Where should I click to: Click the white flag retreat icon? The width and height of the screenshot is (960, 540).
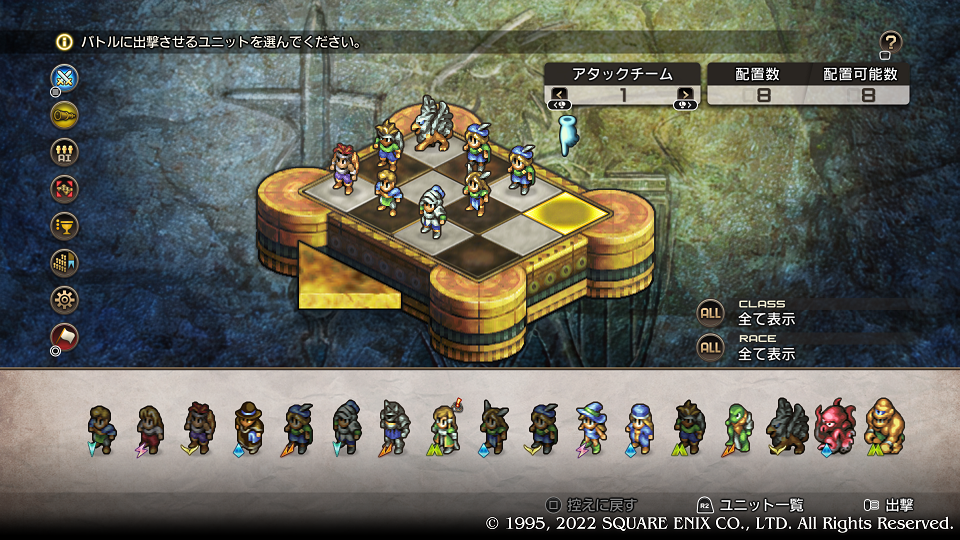point(65,336)
